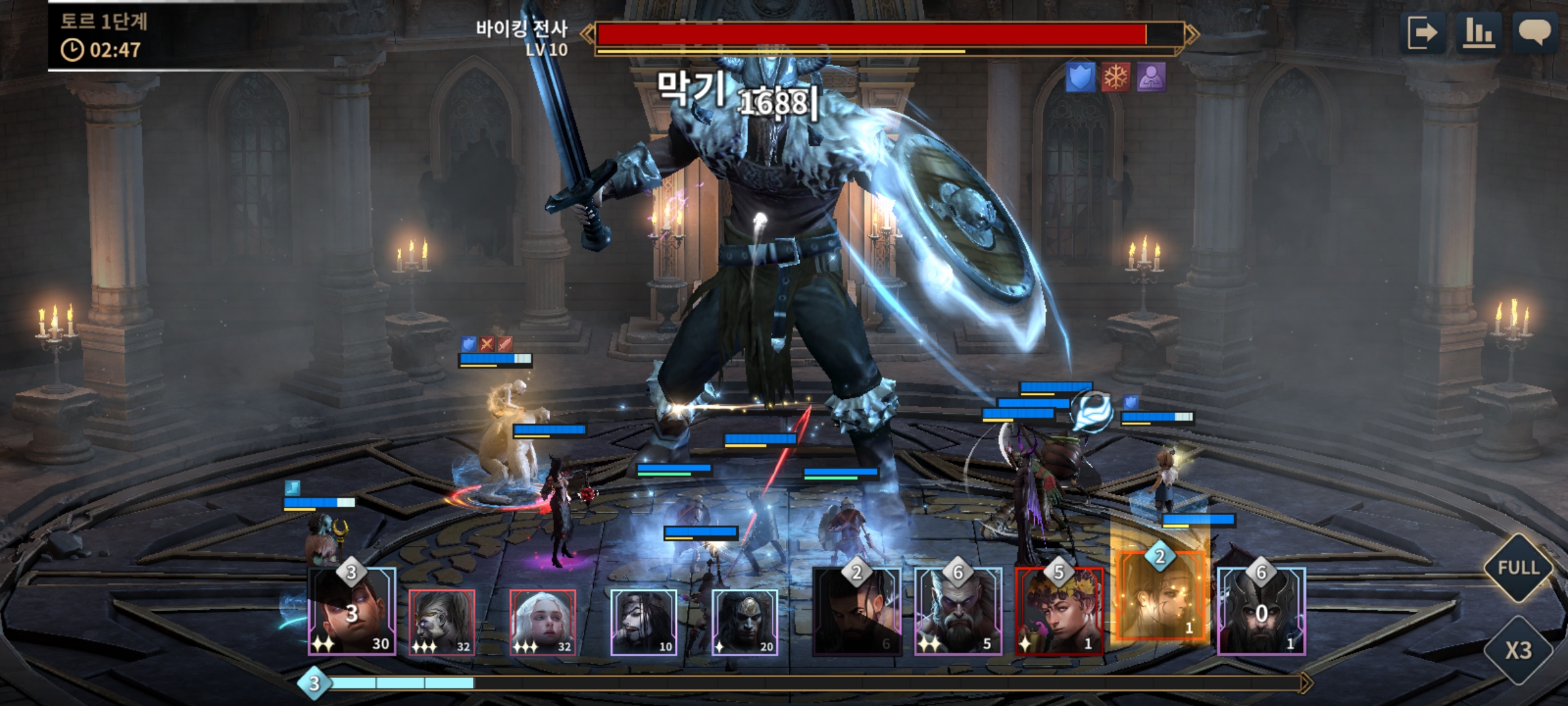Exit the battle via the exit arrow button
The image size is (1568, 706).
pyautogui.click(x=1422, y=33)
